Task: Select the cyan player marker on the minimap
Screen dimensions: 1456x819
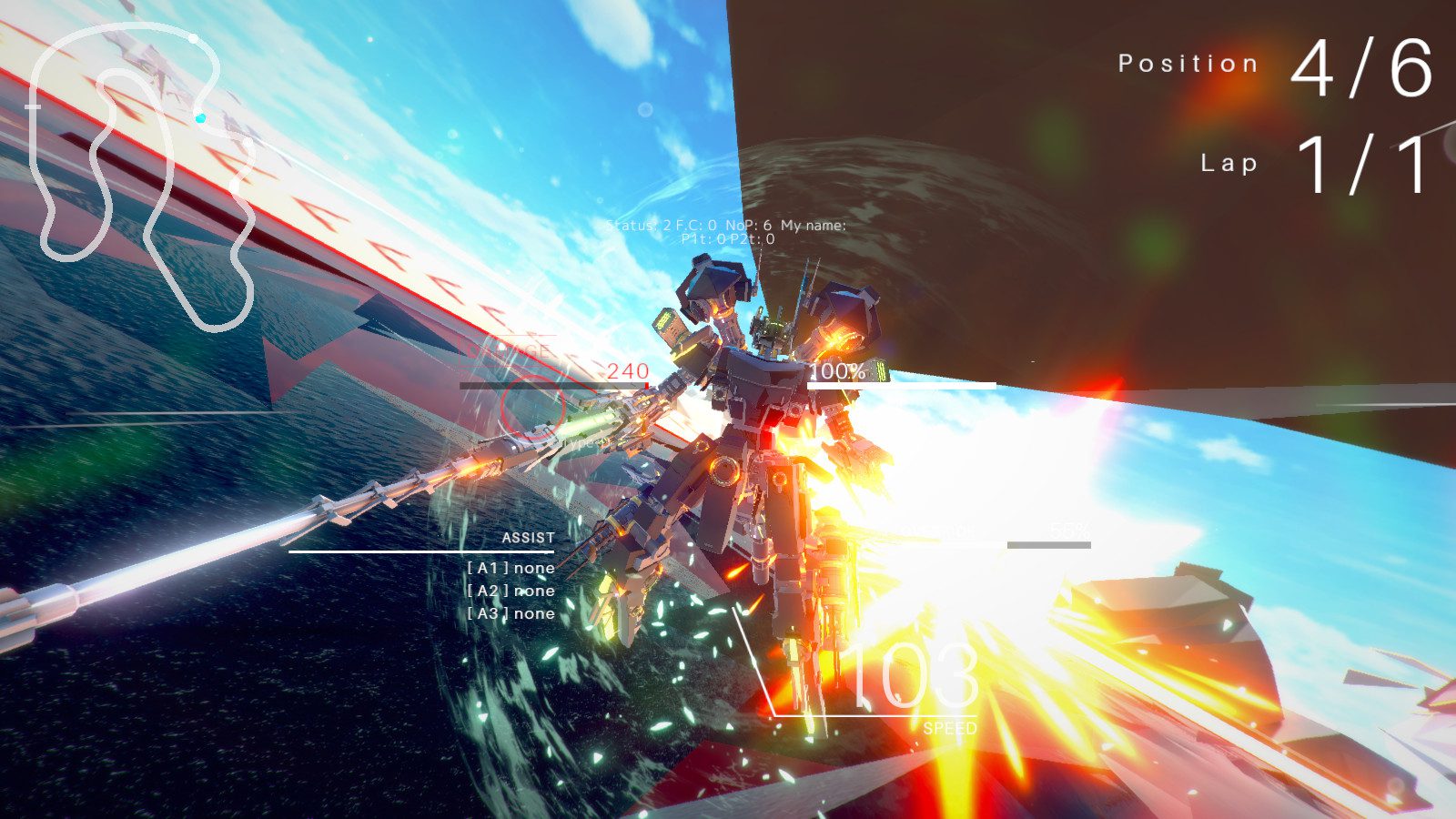Action: [x=200, y=116]
